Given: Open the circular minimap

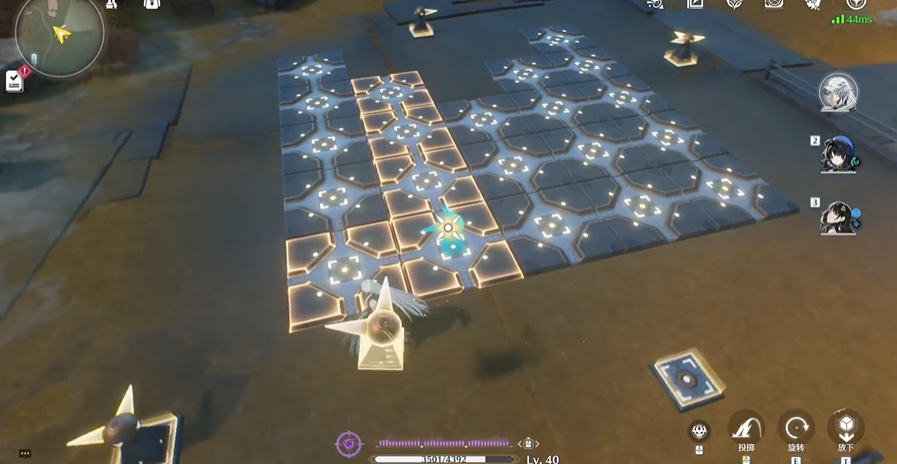Looking at the screenshot, I should point(60,33).
